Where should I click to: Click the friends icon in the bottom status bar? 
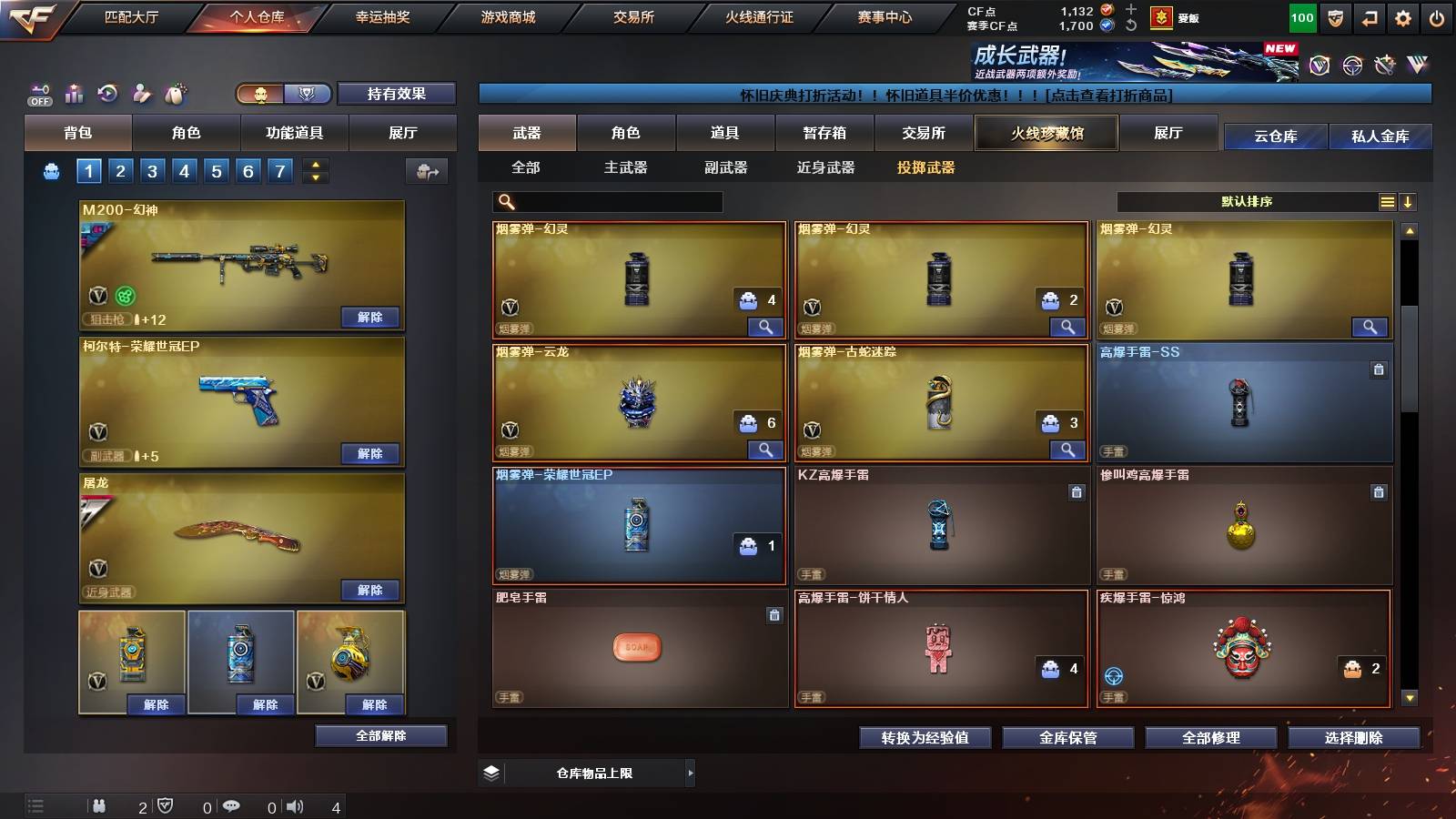[100, 805]
